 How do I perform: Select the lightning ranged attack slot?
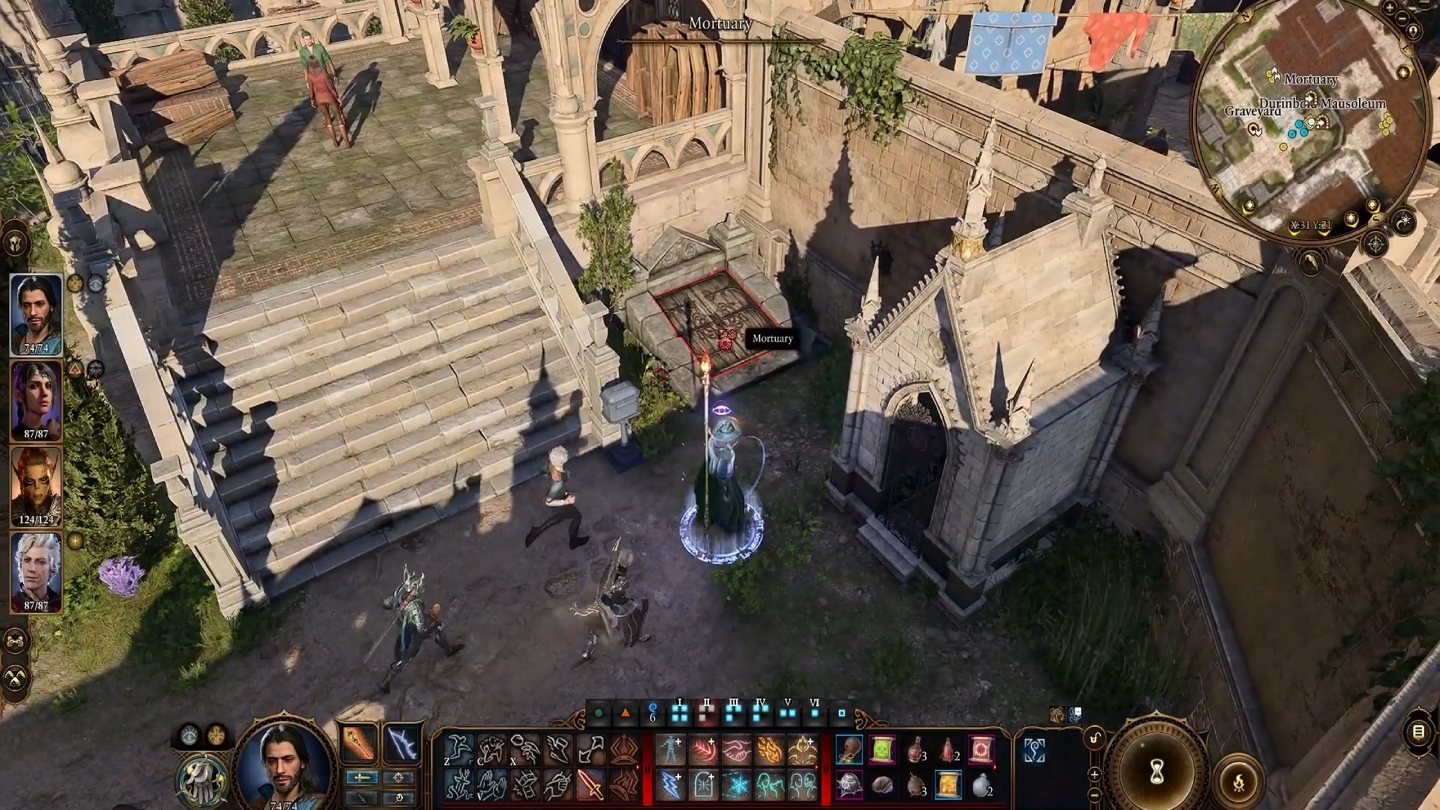click(402, 744)
